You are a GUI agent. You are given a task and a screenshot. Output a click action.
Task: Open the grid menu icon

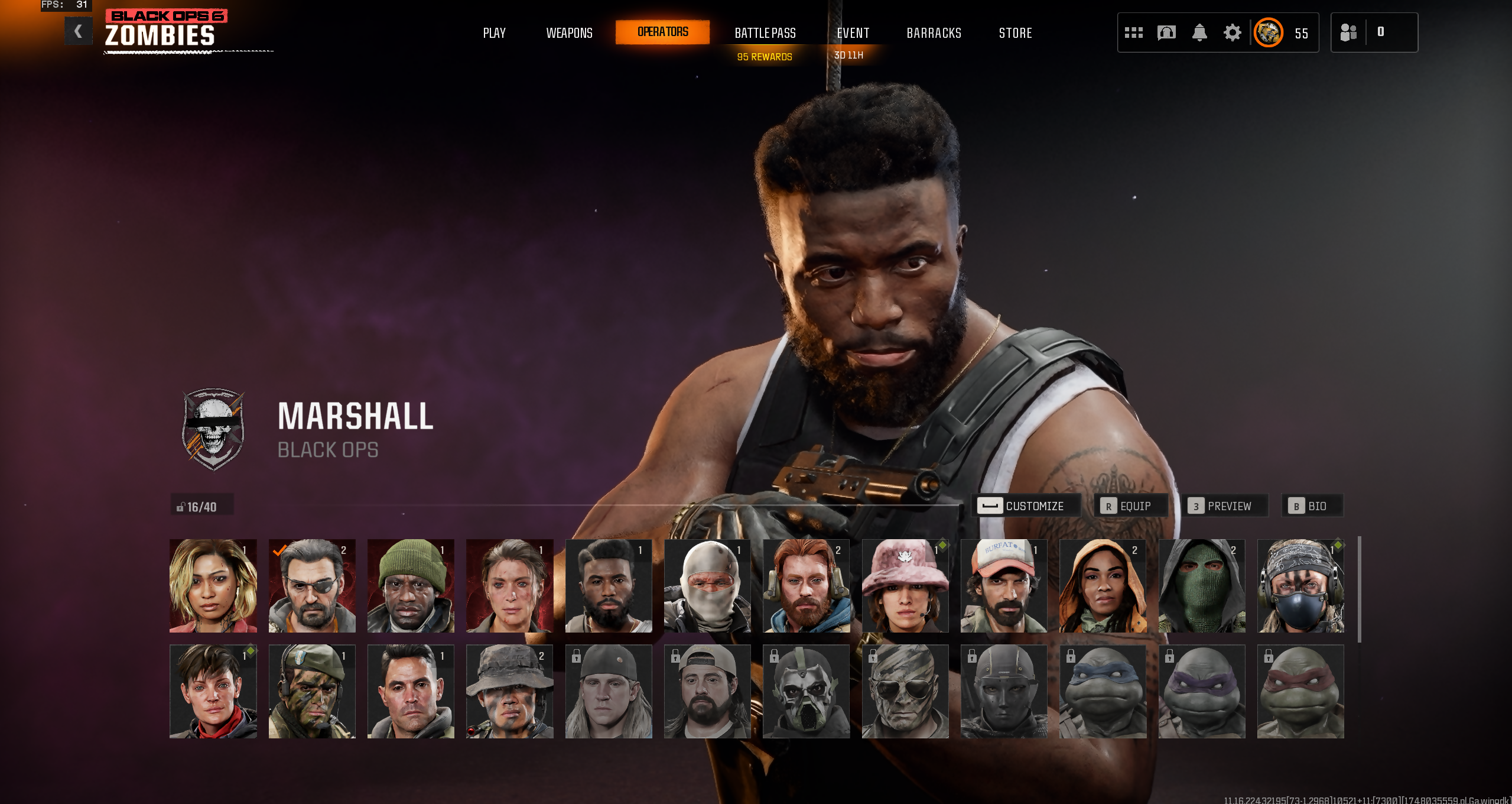pos(1133,33)
